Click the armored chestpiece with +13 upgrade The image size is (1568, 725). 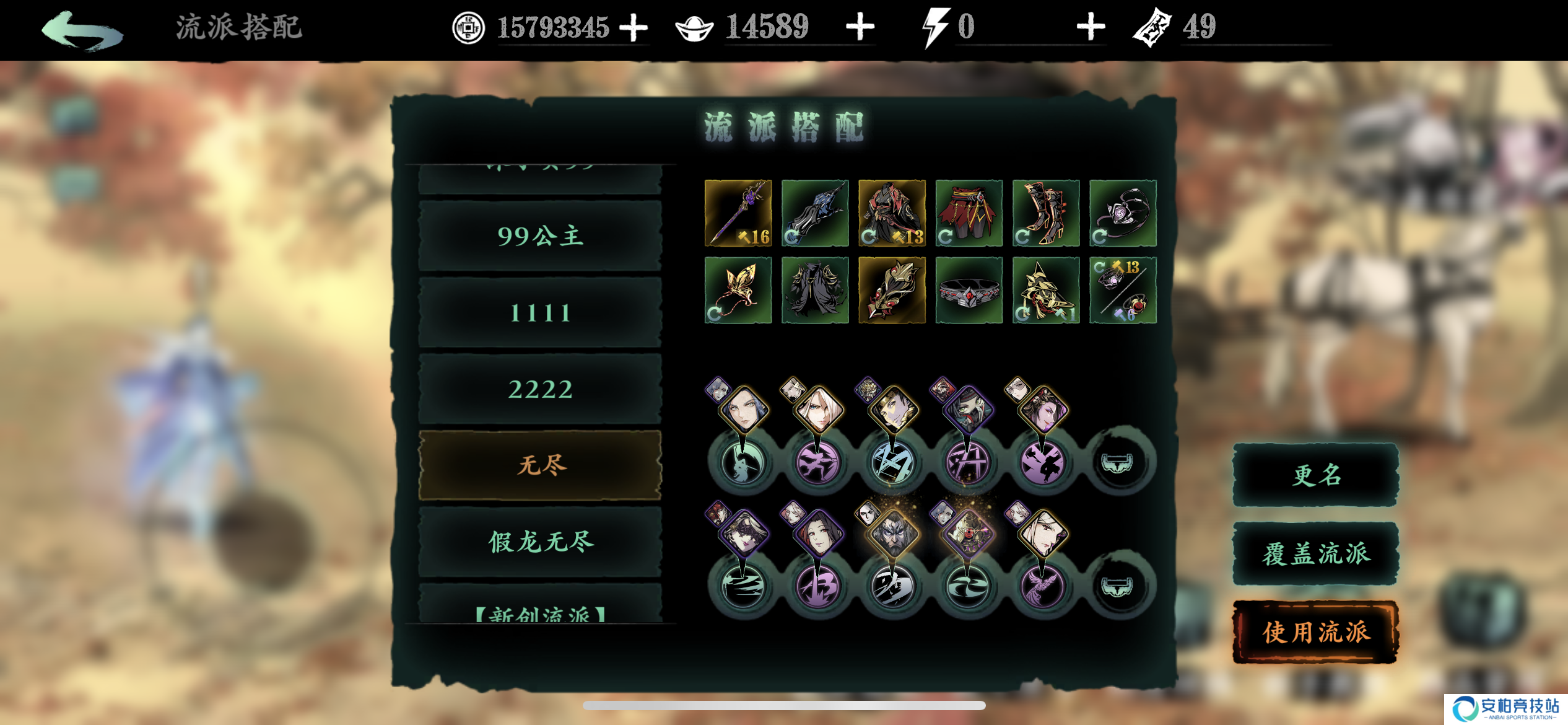(x=892, y=214)
